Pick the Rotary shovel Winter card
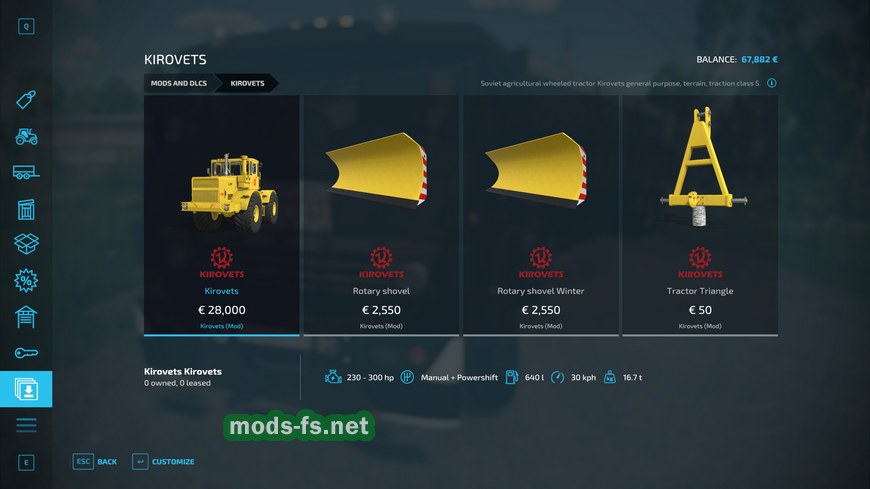 pos(540,214)
